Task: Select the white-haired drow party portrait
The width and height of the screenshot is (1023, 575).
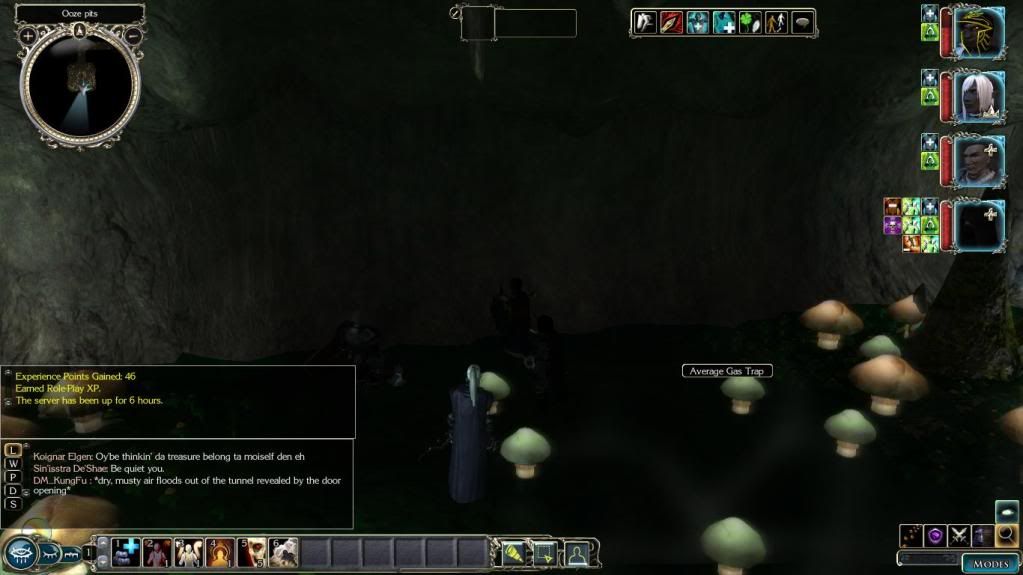Action: click(x=978, y=97)
